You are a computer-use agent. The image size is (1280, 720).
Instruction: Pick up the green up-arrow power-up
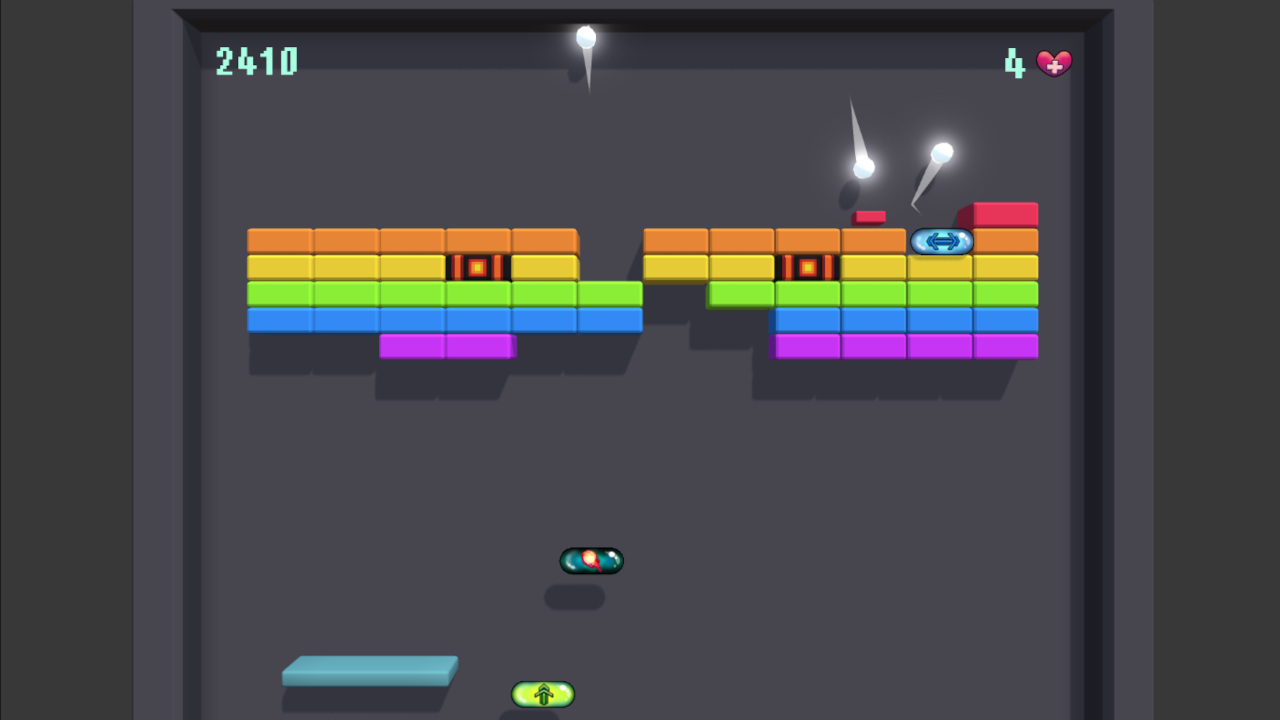542,694
